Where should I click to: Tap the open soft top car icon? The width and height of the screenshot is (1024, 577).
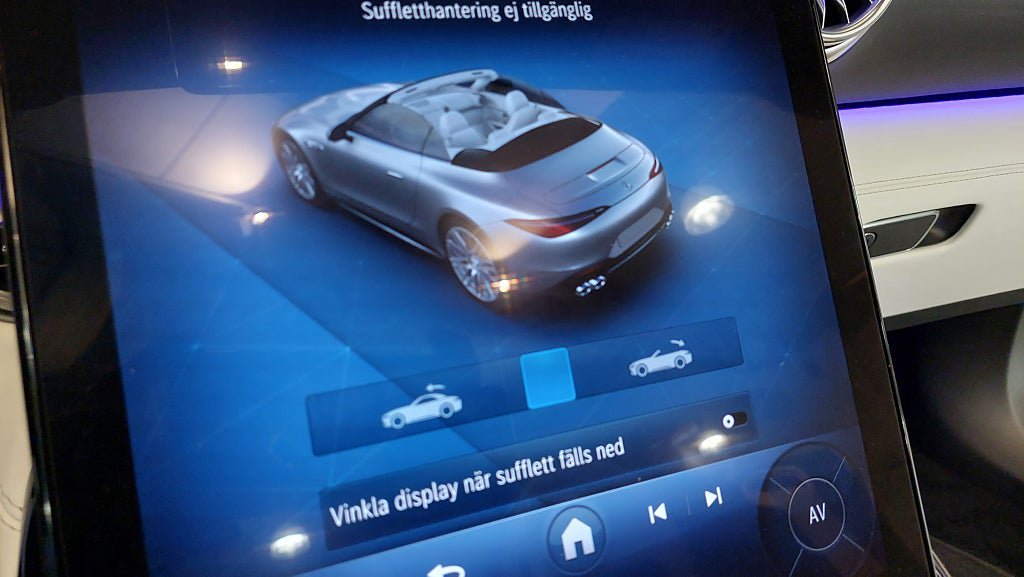click(x=660, y=360)
